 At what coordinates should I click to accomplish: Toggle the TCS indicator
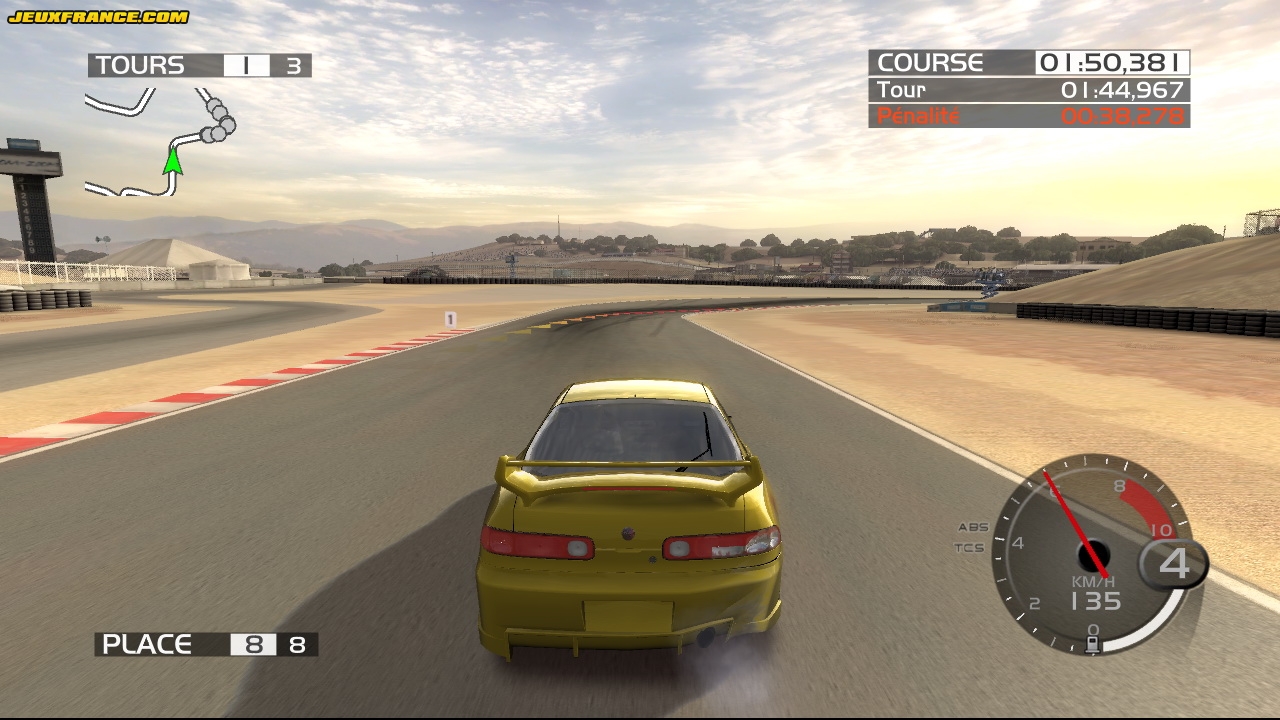969,548
